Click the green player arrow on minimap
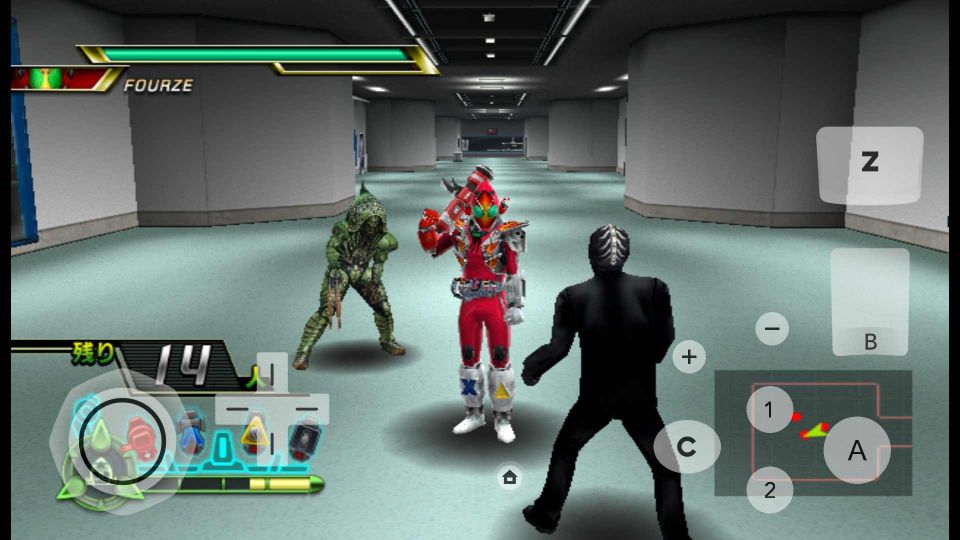The height and width of the screenshot is (540, 960). pyautogui.click(x=817, y=431)
